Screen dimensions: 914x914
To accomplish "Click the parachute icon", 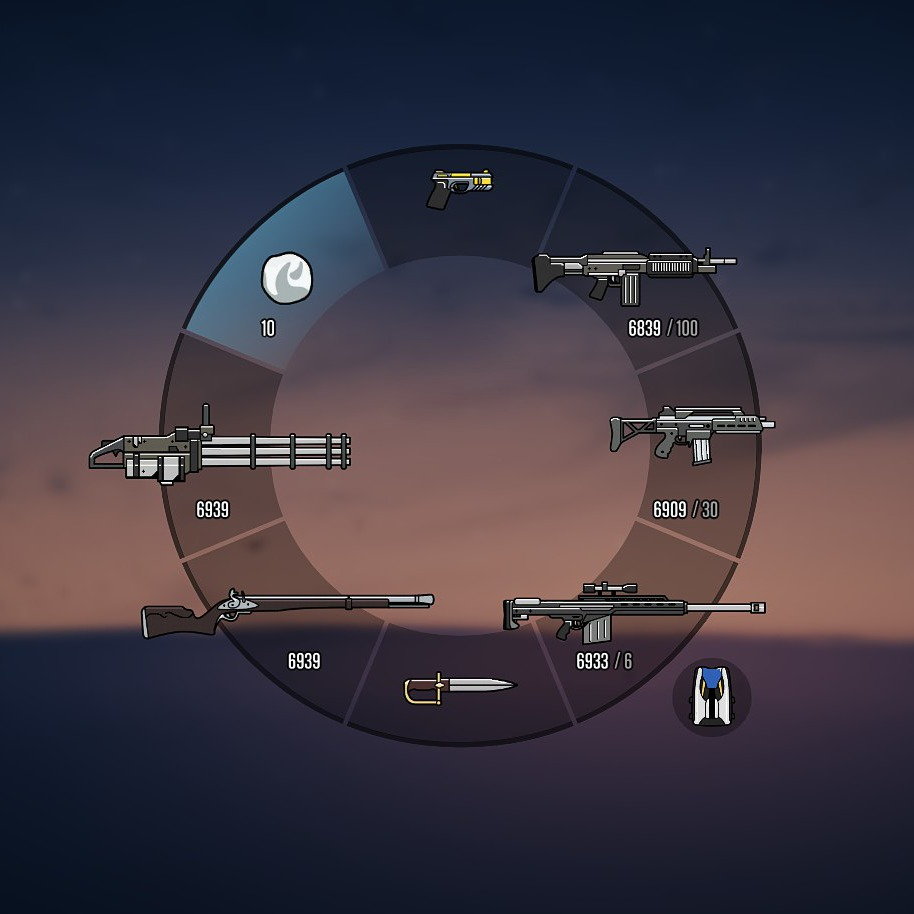I will tap(711, 697).
